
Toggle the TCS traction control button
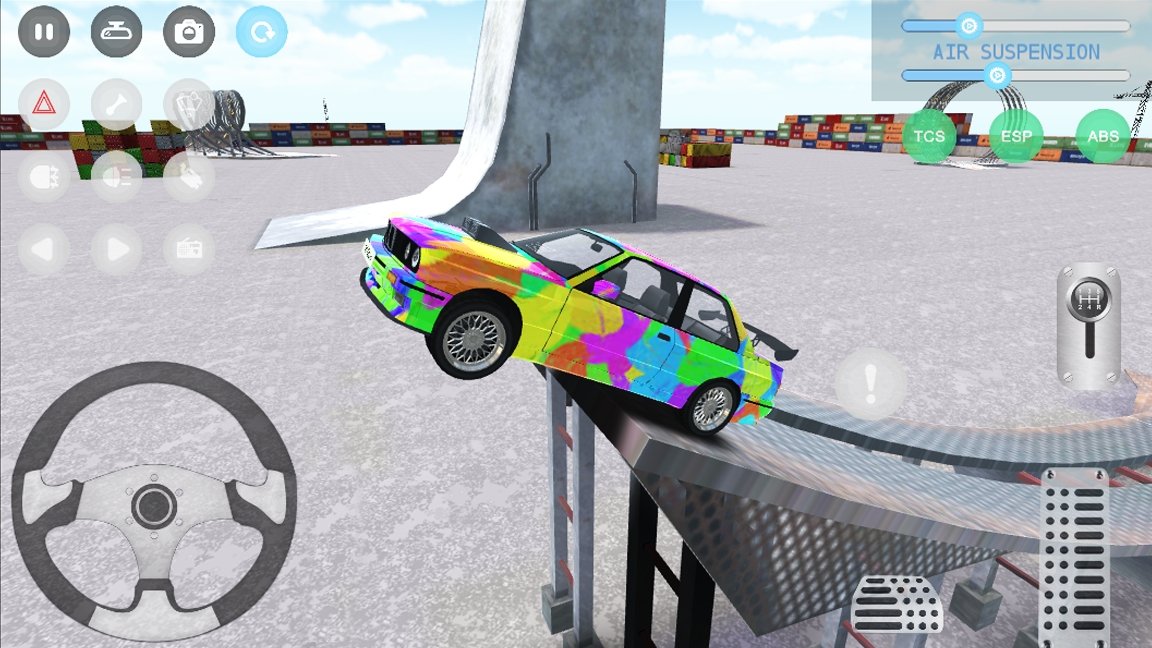[x=929, y=137]
